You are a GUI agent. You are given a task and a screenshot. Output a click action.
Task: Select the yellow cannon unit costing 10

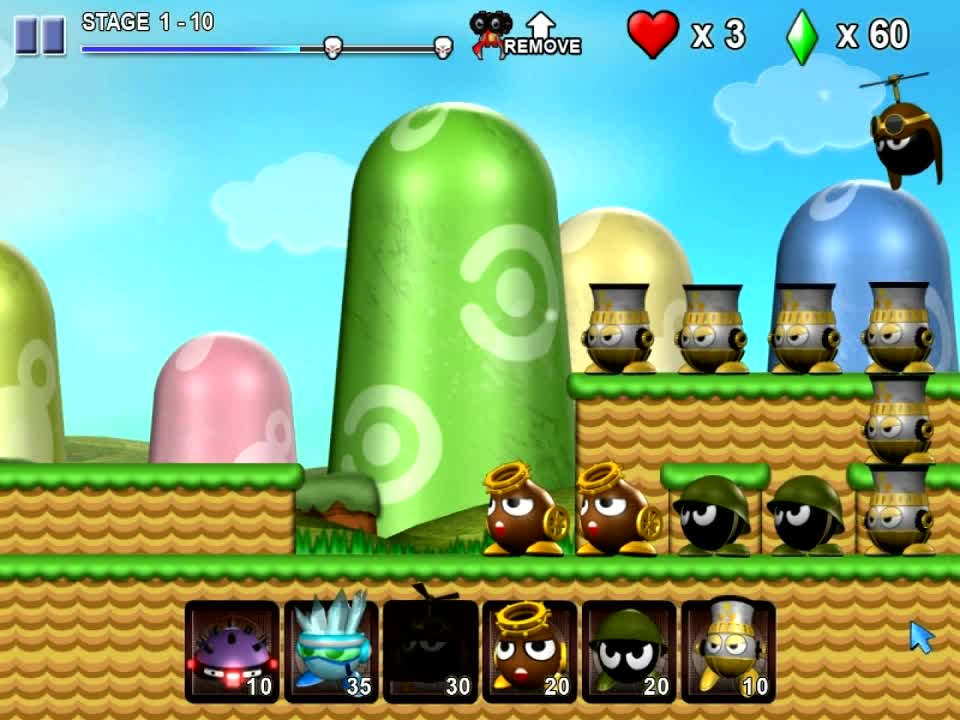727,650
